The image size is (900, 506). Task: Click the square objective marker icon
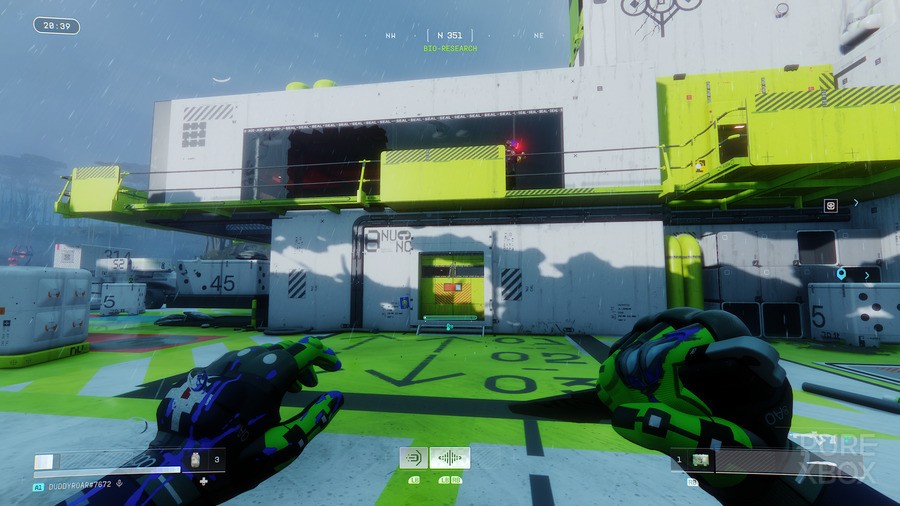click(x=830, y=205)
